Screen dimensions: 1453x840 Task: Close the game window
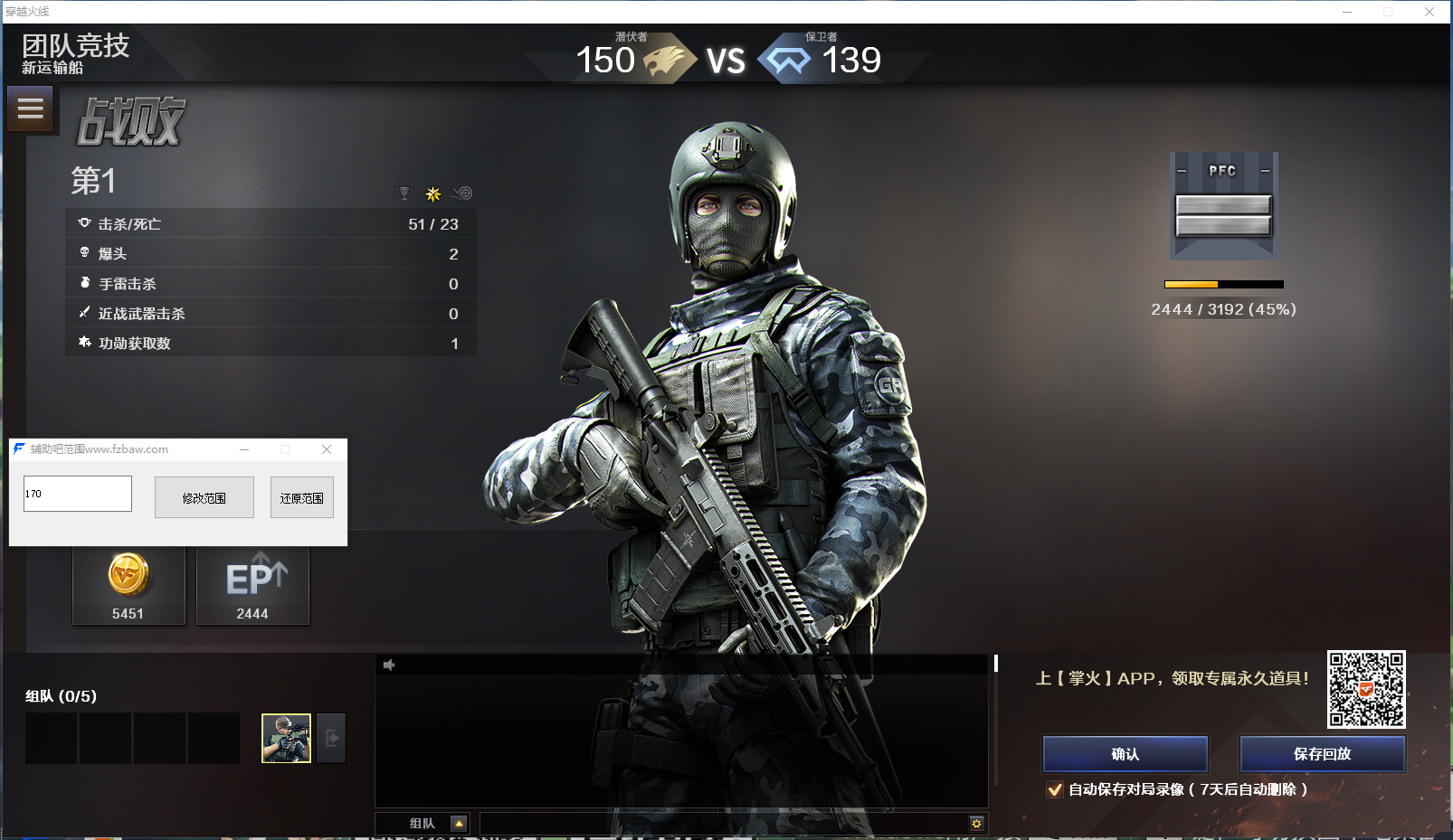click(1429, 12)
